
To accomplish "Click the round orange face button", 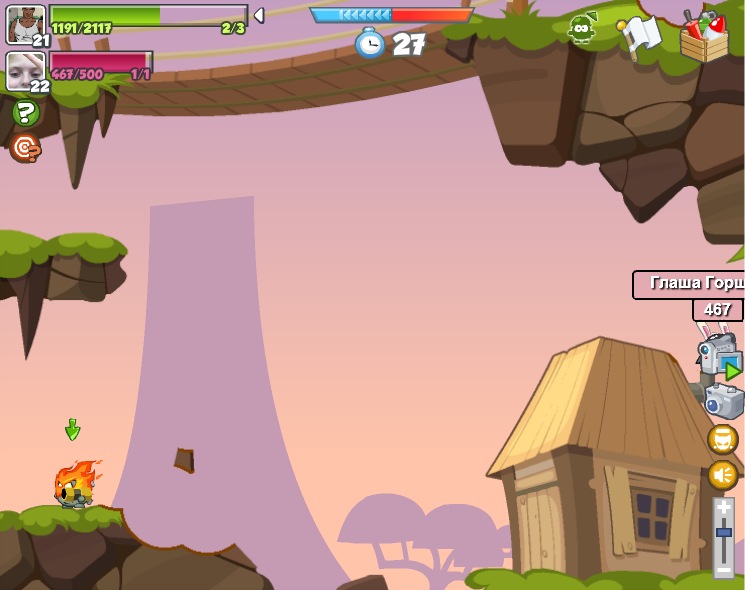I will pyautogui.click(x=722, y=439).
